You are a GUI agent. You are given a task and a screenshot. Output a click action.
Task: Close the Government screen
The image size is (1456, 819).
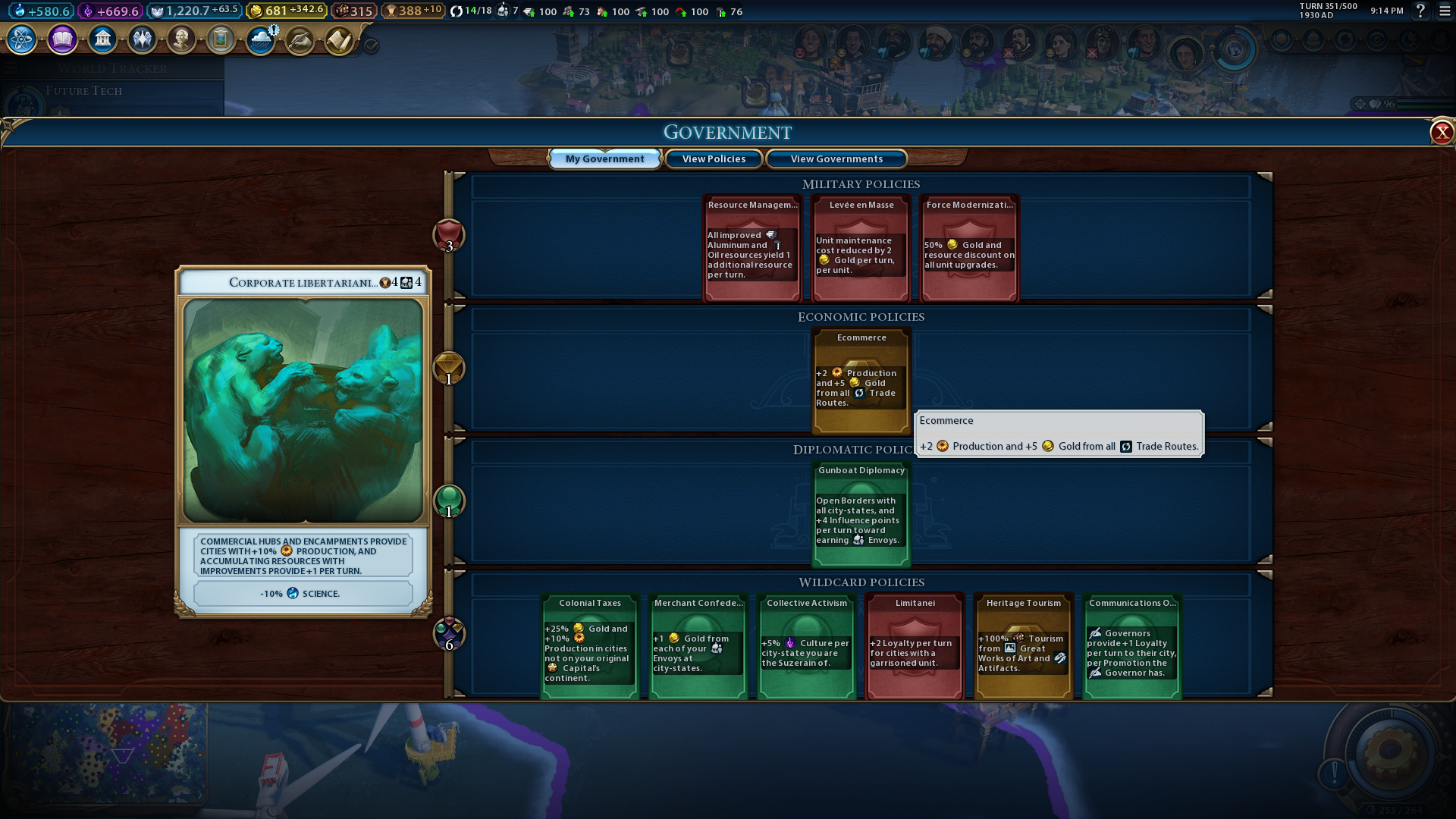[1441, 133]
